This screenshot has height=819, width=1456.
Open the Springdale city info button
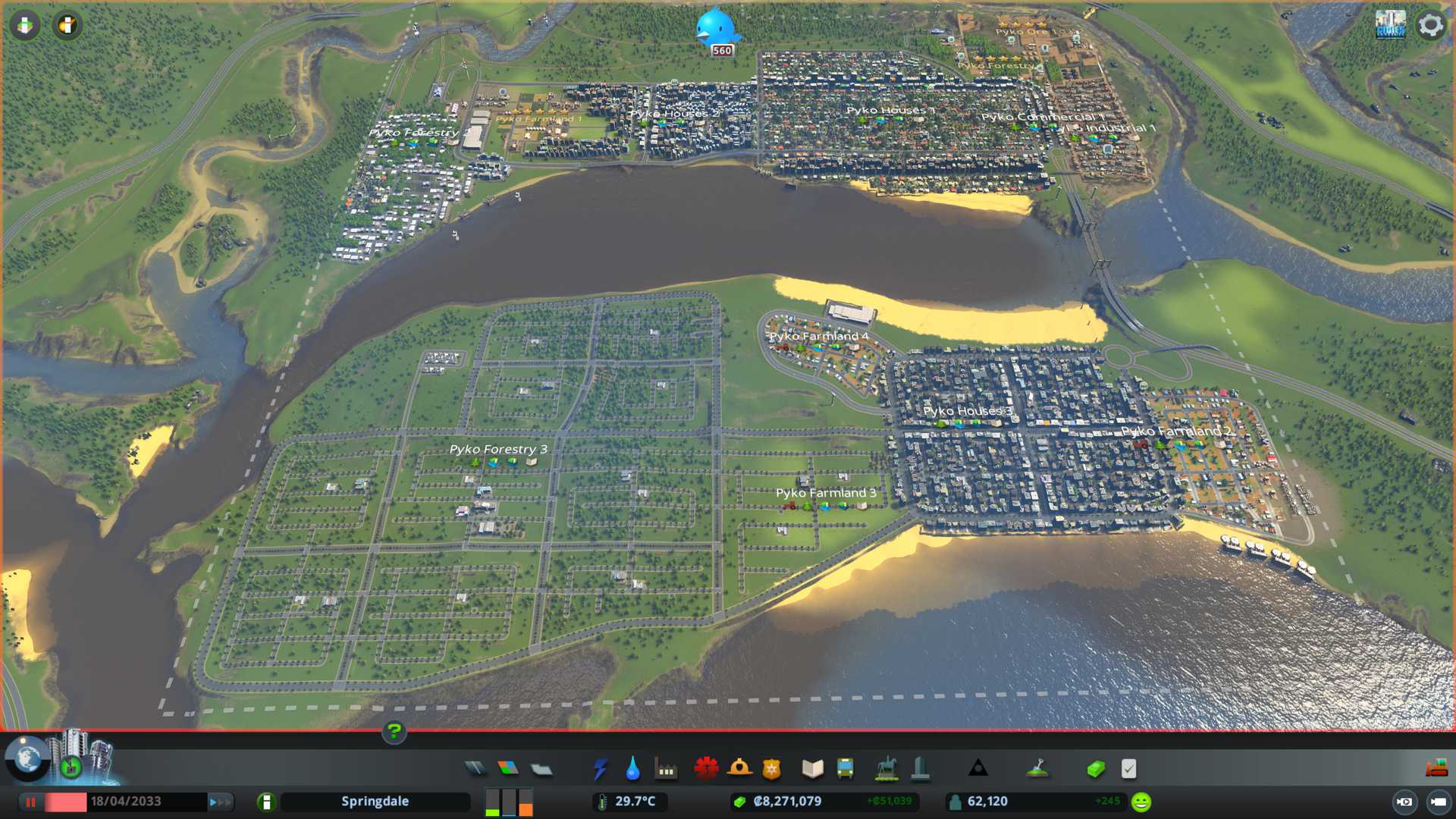coord(266,802)
